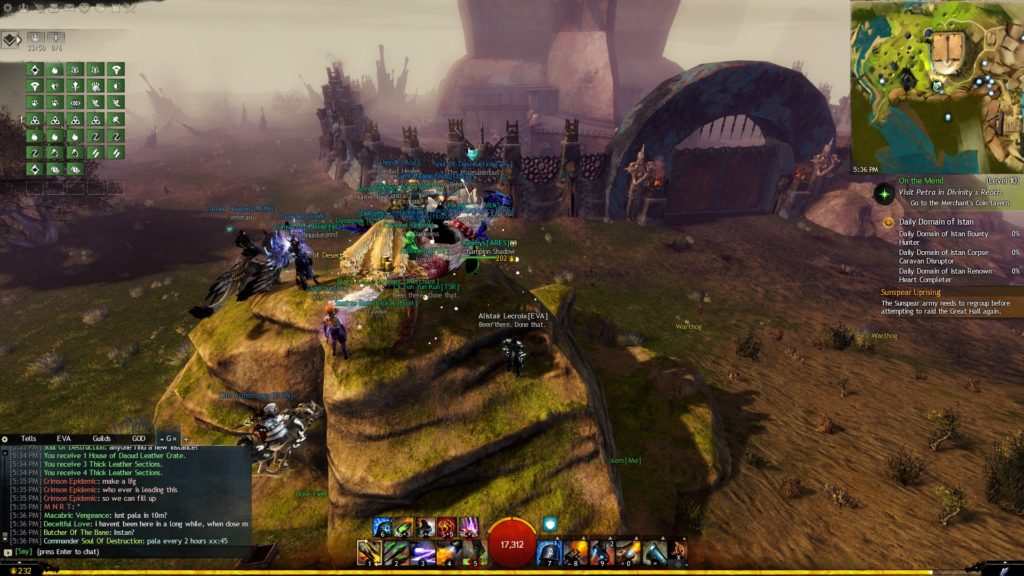Viewport: 1024px width, 576px height.
Task: Click the blue special action skill icon
Action: point(549,523)
